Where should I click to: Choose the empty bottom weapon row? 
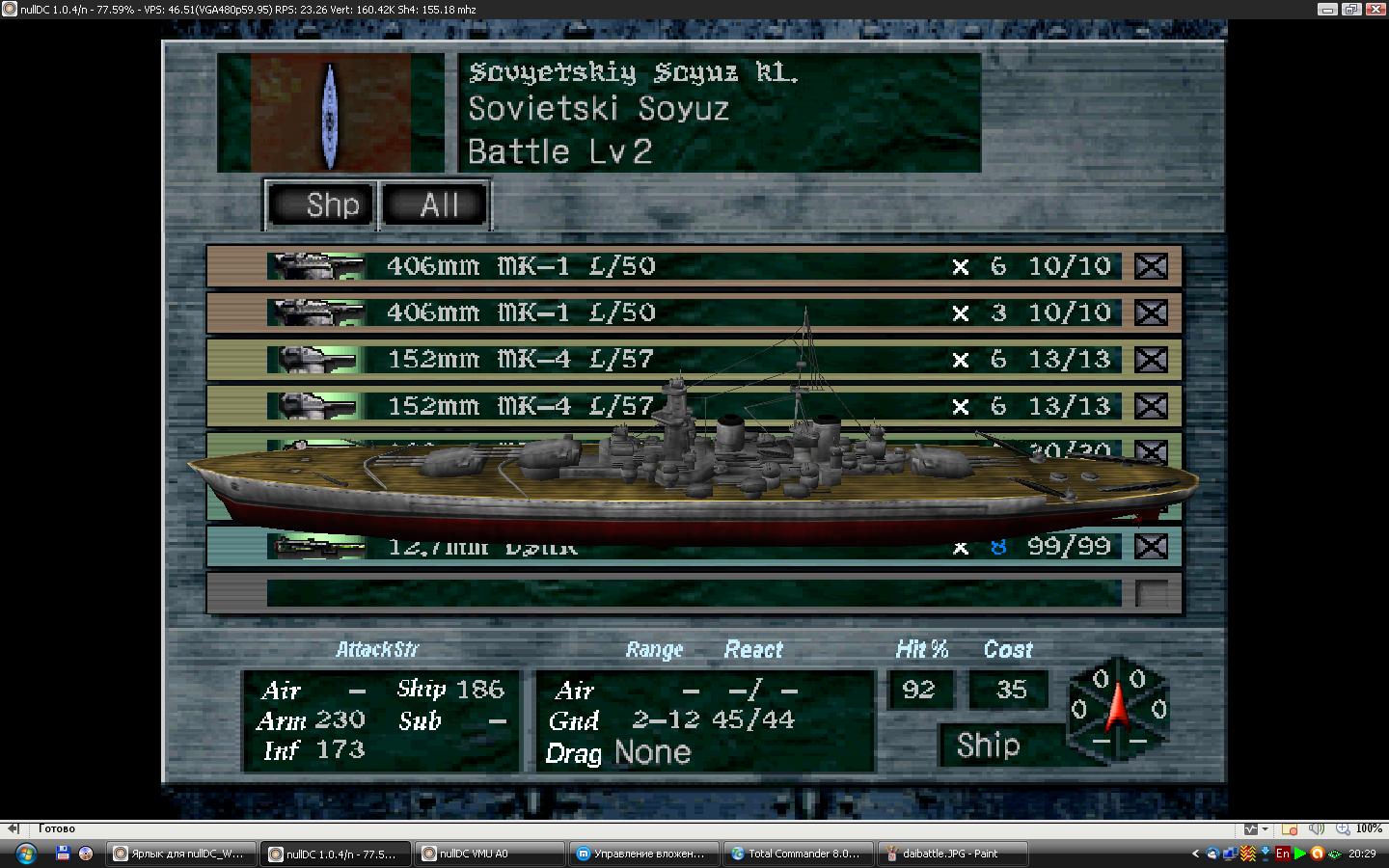pos(693,592)
